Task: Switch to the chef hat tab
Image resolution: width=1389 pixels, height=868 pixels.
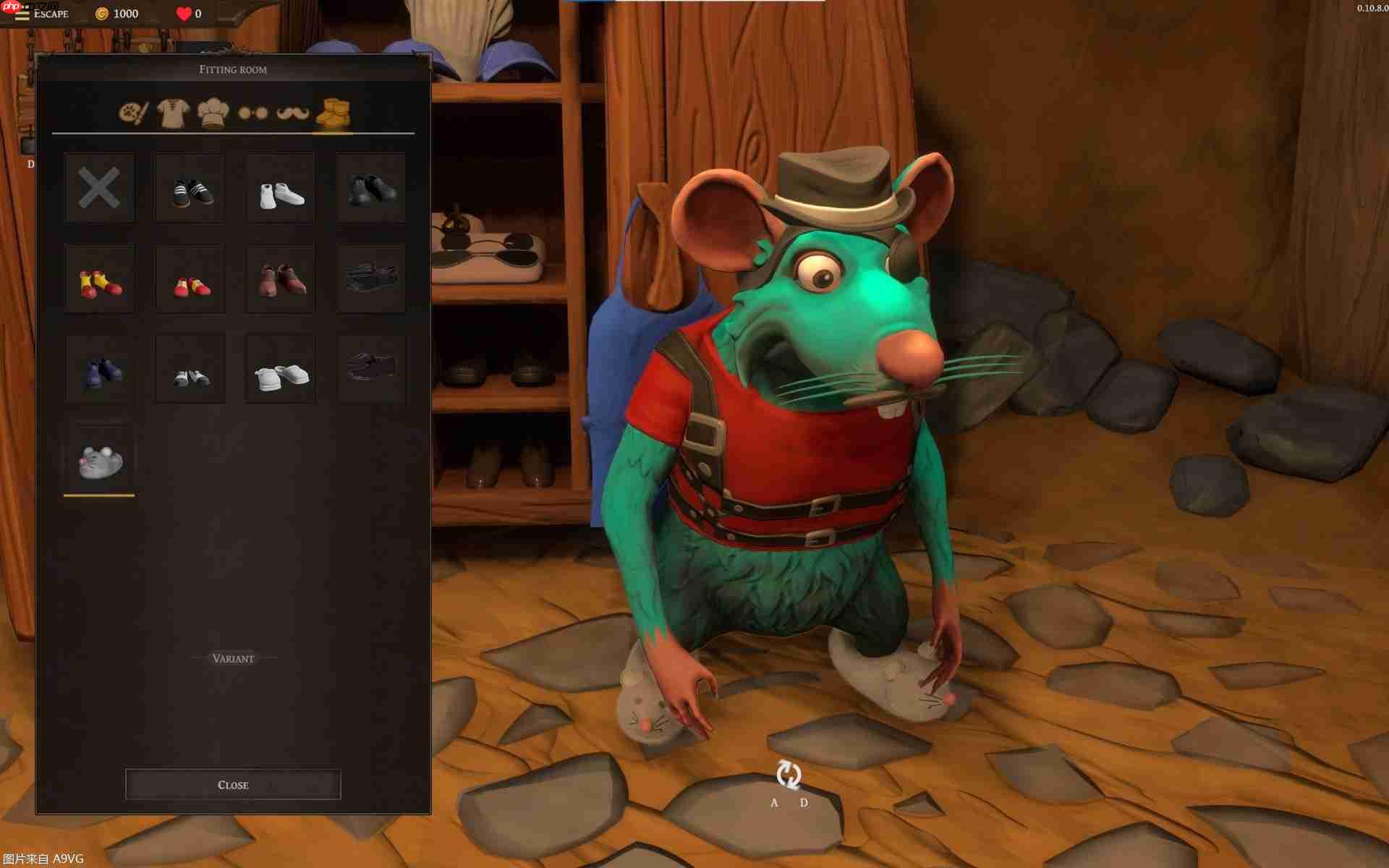Action: click(x=213, y=114)
